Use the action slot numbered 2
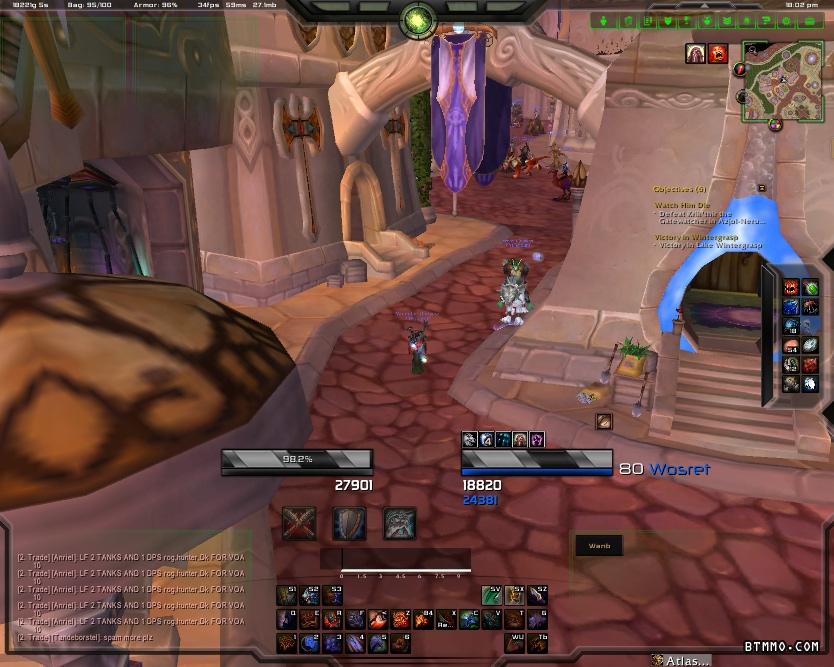This screenshot has width=834, height=667. click(x=308, y=643)
